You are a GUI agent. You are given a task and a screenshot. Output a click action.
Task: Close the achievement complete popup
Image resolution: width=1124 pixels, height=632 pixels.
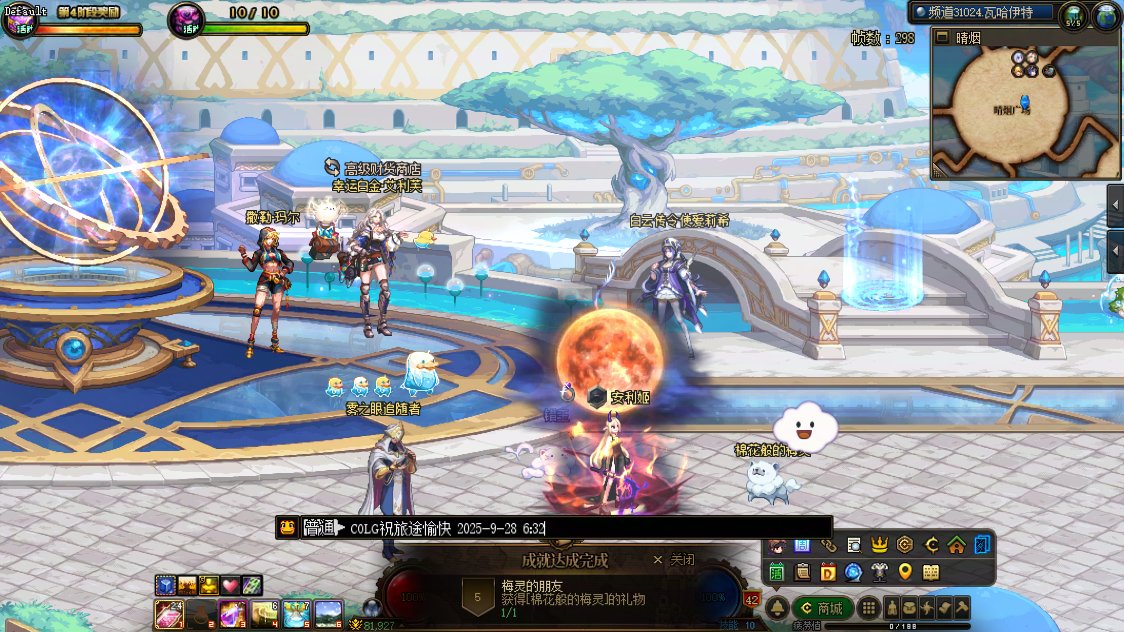(674, 560)
